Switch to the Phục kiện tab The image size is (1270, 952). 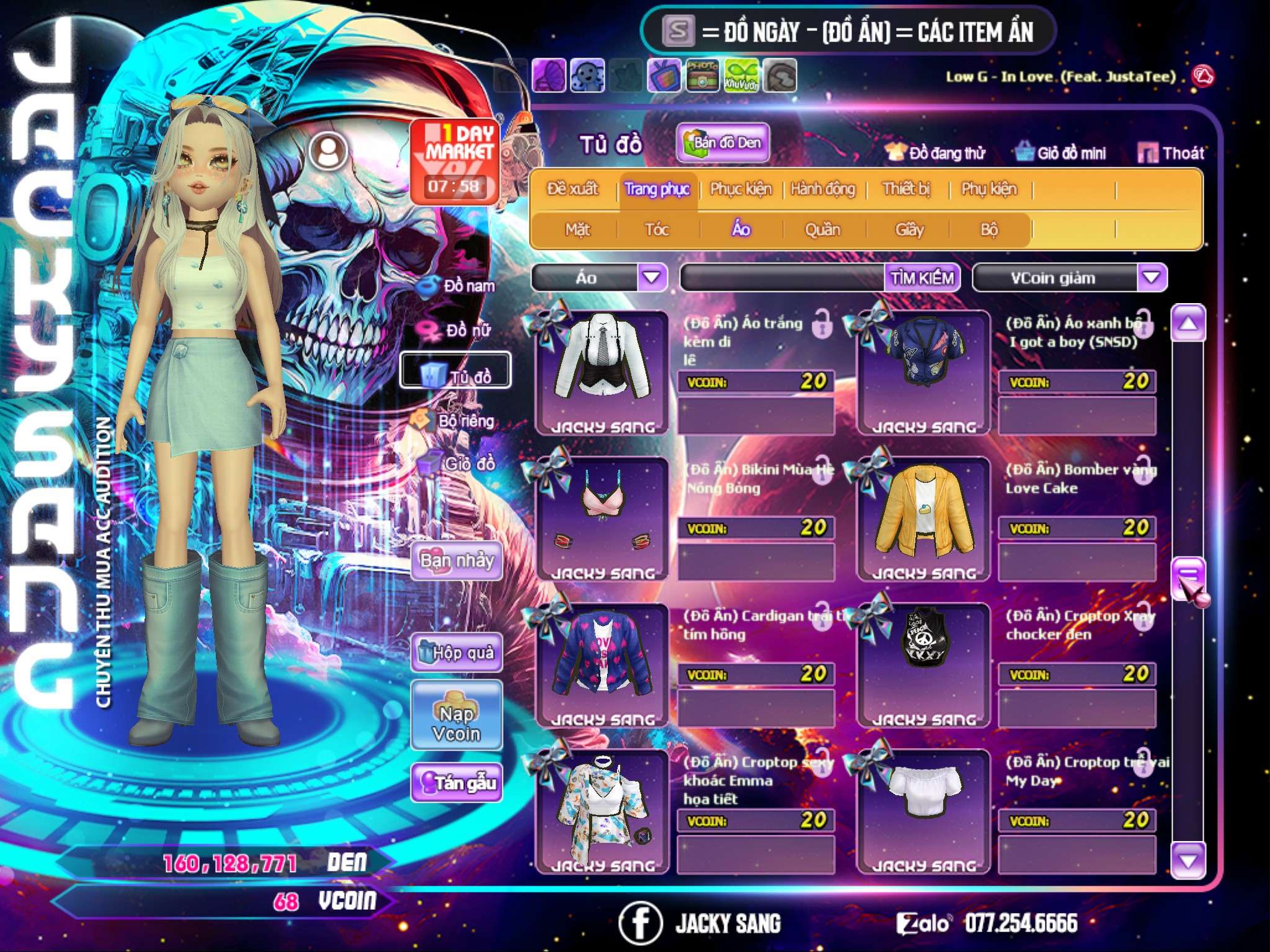click(x=740, y=189)
